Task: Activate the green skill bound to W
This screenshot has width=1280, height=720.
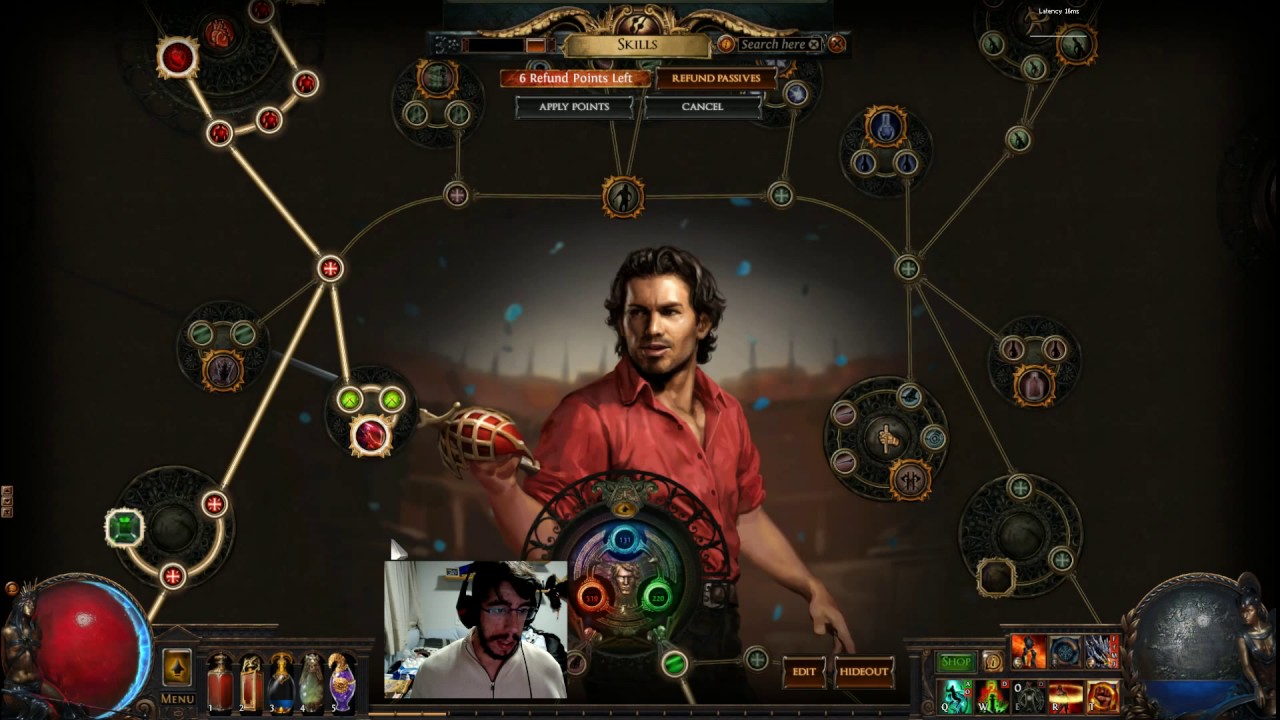Action: 992,696
